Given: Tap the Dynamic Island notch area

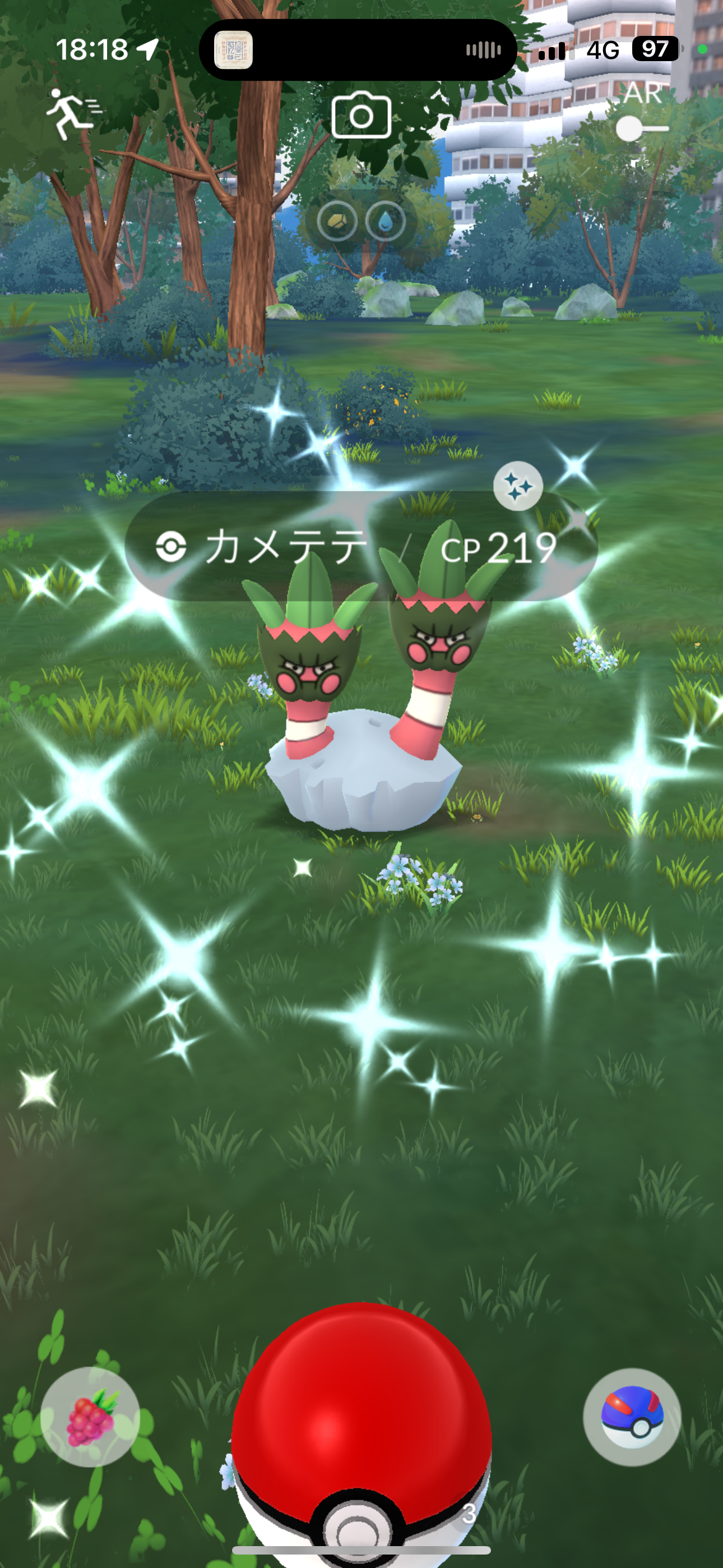Looking at the screenshot, I should click(x=359, y=49).
